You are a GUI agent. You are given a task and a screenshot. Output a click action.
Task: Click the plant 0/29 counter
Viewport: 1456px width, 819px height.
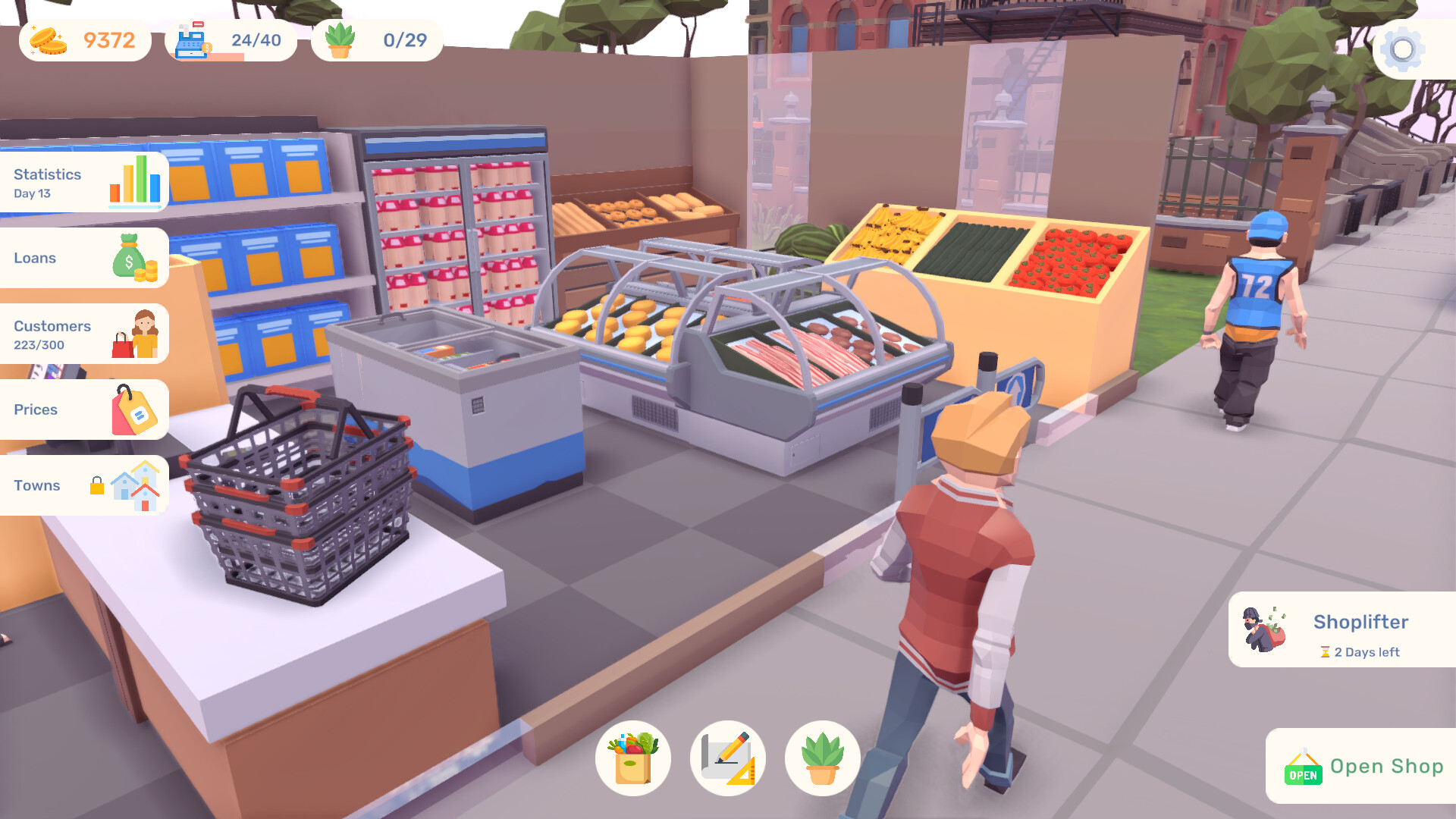click(x=375, y=39)
